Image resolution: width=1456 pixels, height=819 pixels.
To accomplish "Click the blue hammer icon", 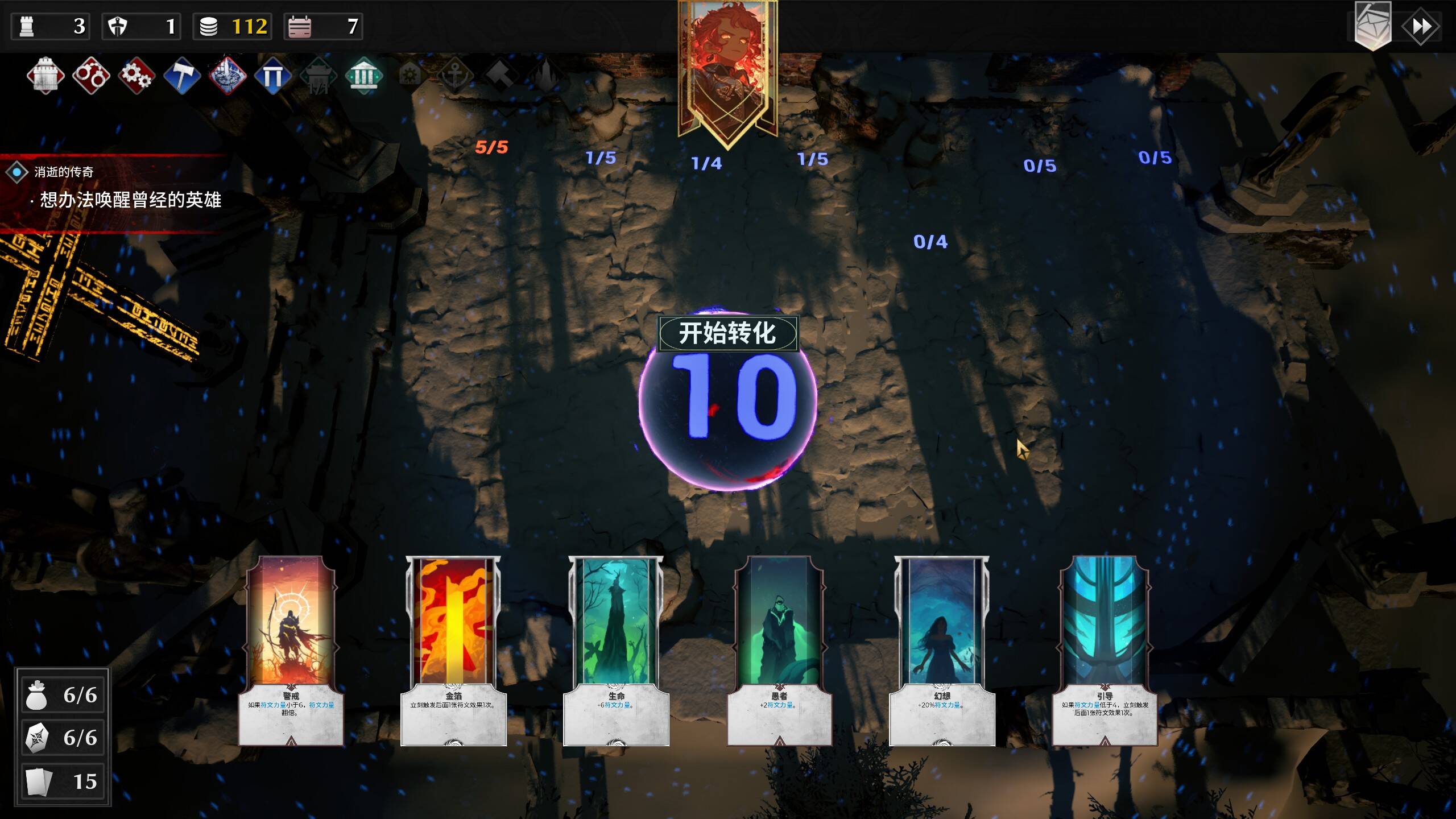I will 182,76.
